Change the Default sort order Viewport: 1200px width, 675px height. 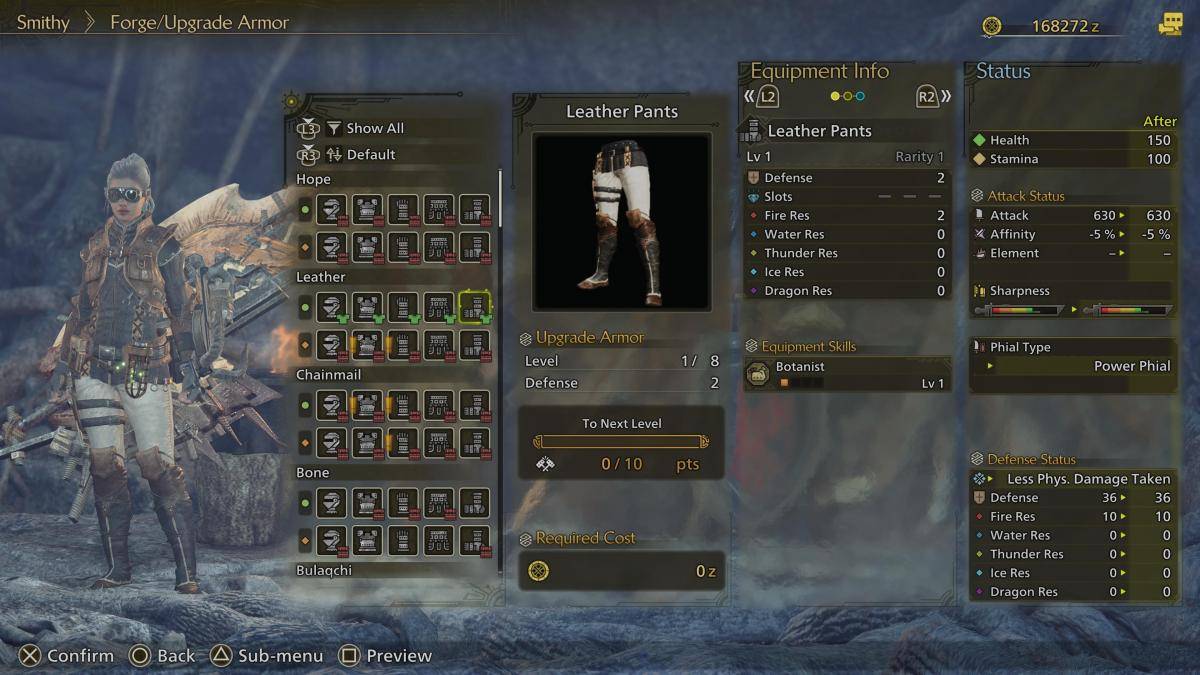[x=370, y=155]
